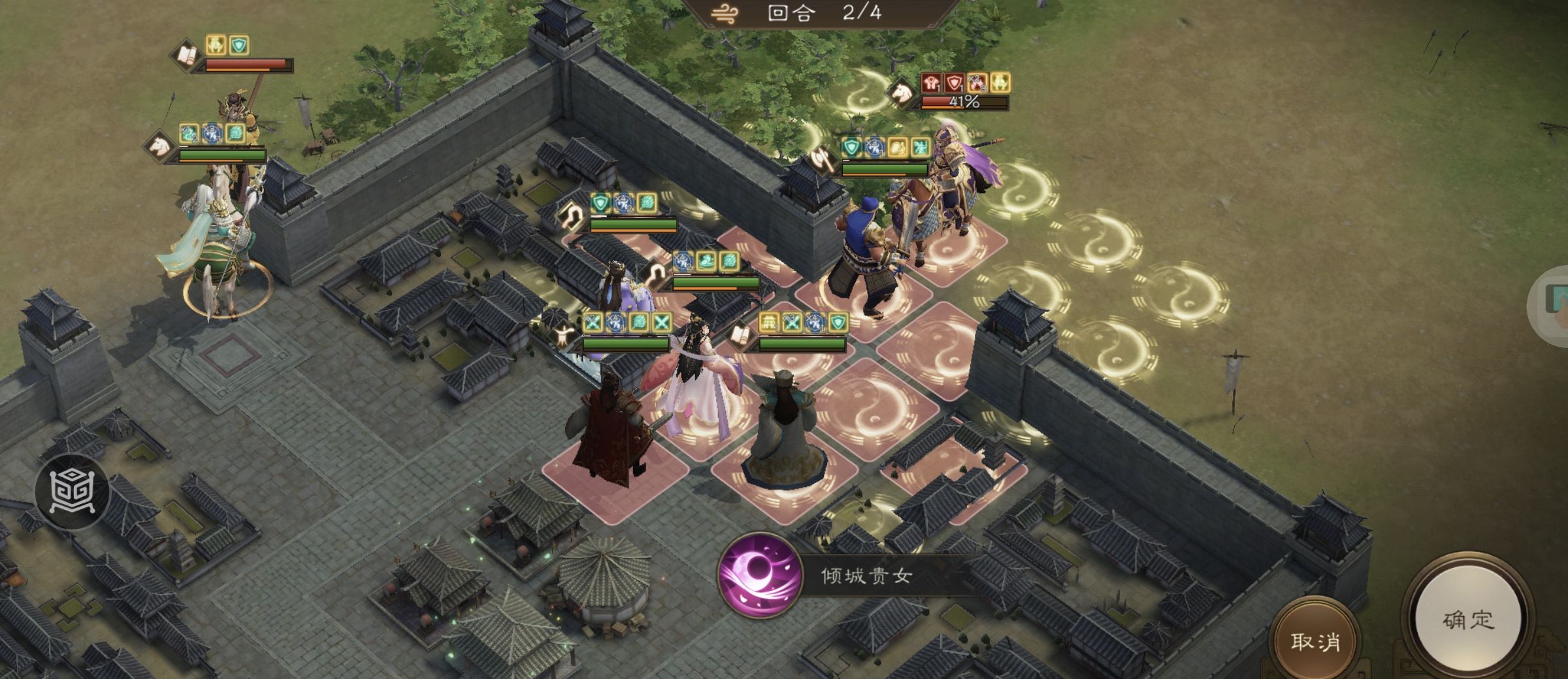Screen dimensions: 1568x679
Task: Tap the green leaf buff beside the crossed swords
Action: (x=638, y=322)
